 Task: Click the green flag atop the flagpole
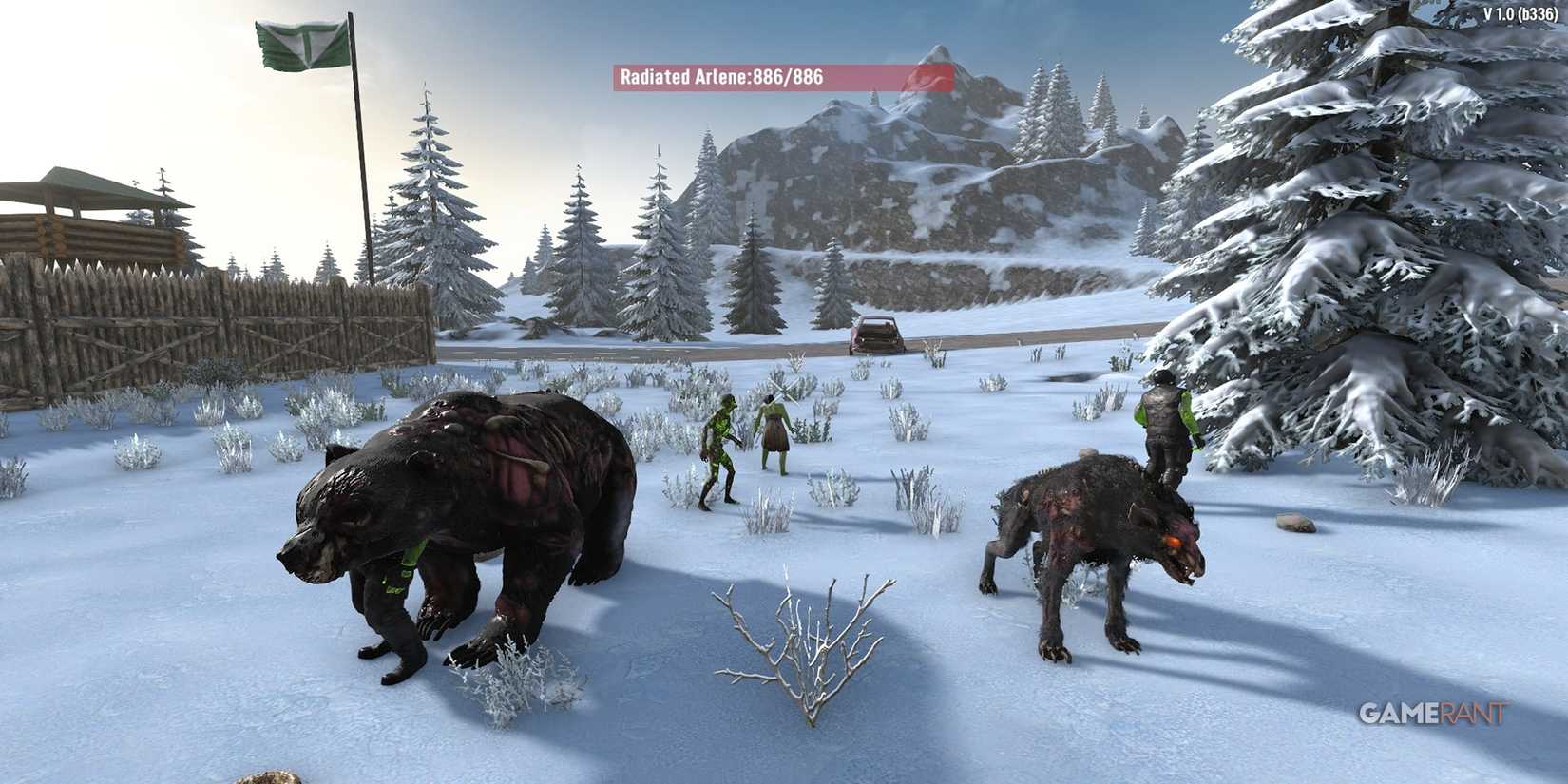tap(299, 43)
